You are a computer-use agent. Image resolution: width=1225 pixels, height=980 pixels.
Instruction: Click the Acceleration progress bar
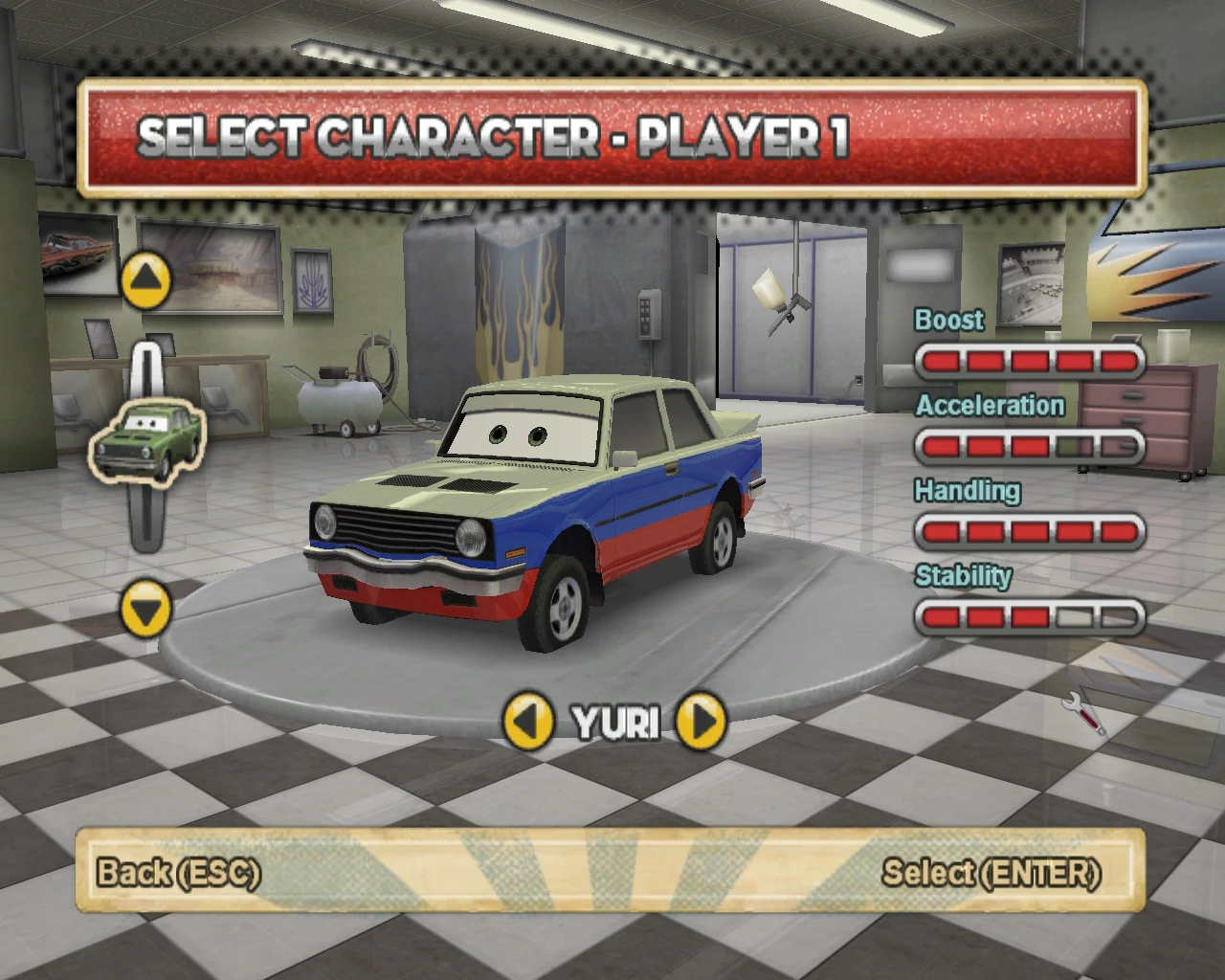tap(1029, 446)
